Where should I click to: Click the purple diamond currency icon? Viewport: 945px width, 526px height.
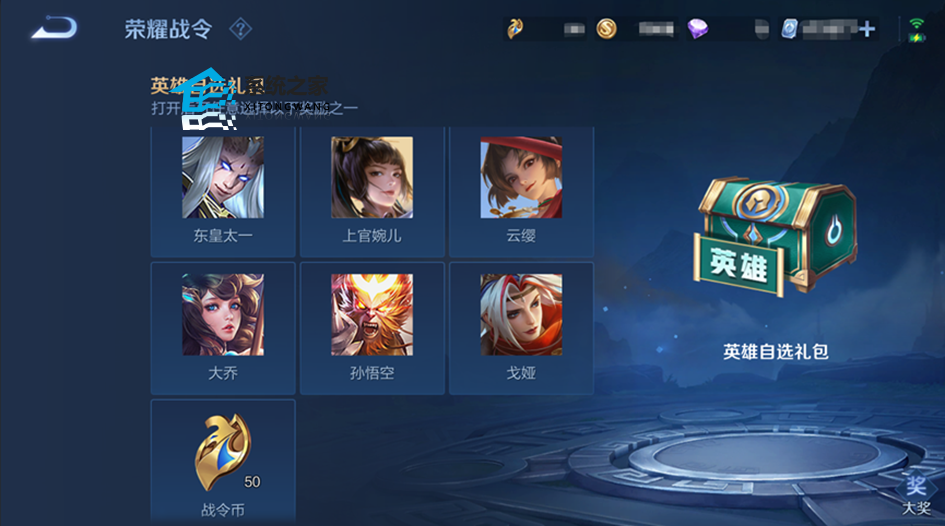click(x=697, y=29)
